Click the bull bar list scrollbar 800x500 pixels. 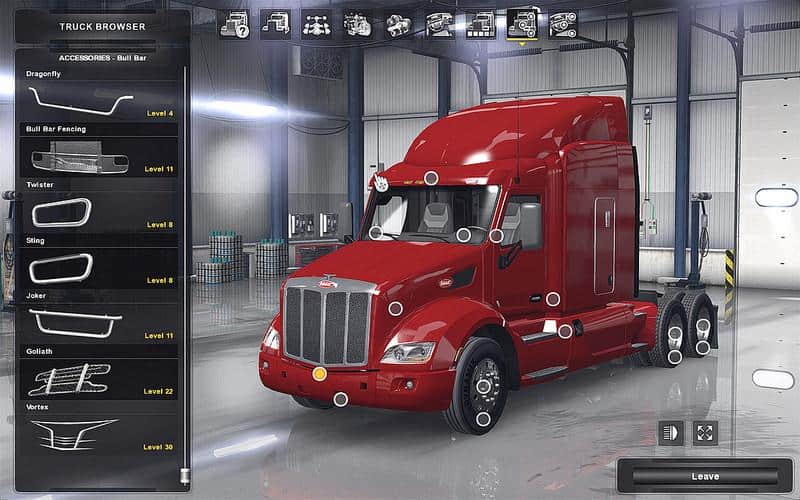click(x=184, y=270)
